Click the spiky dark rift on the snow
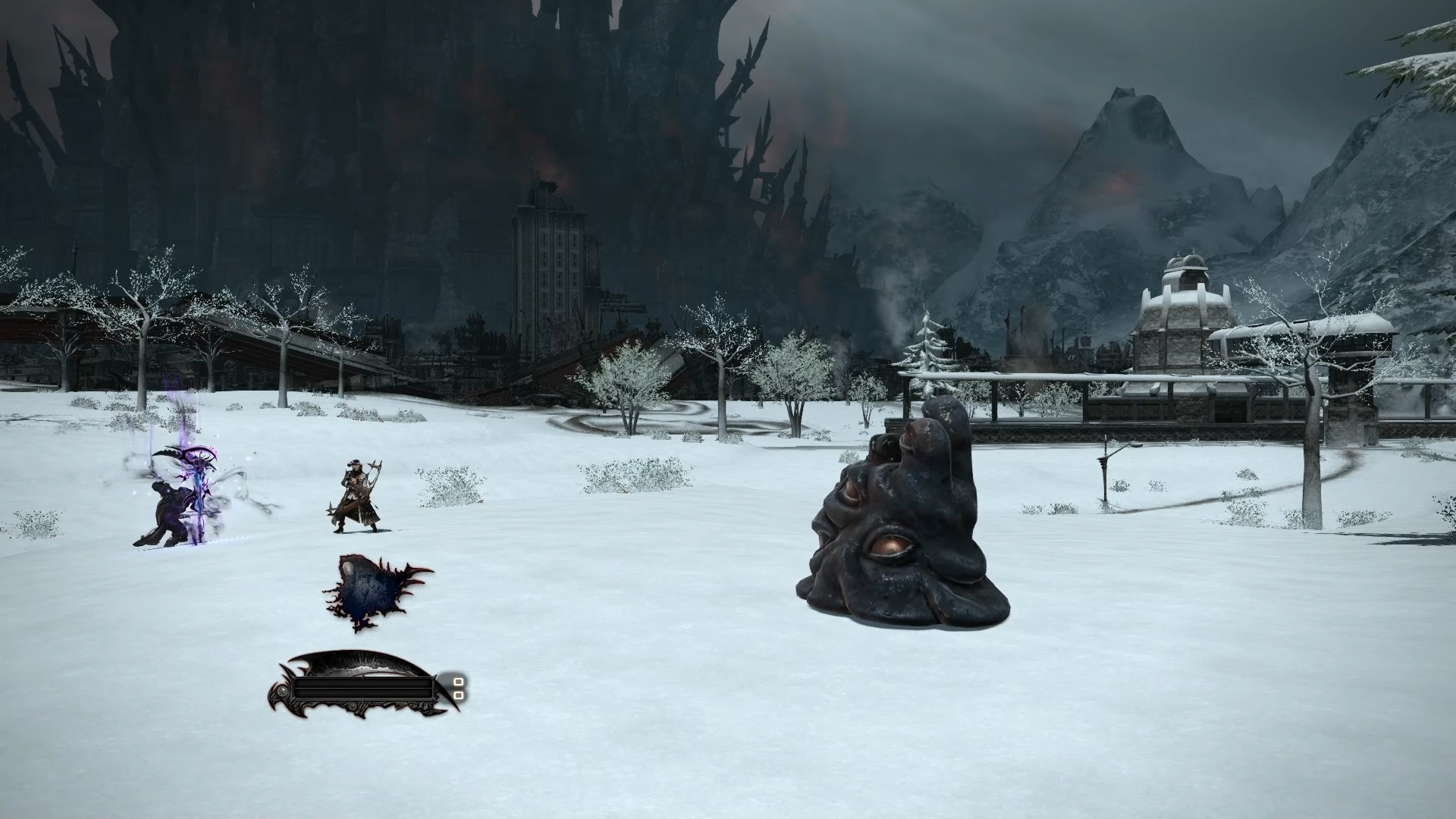This screenshot has width=1456, height=819. pyautogui.click(x=372, y=590)
